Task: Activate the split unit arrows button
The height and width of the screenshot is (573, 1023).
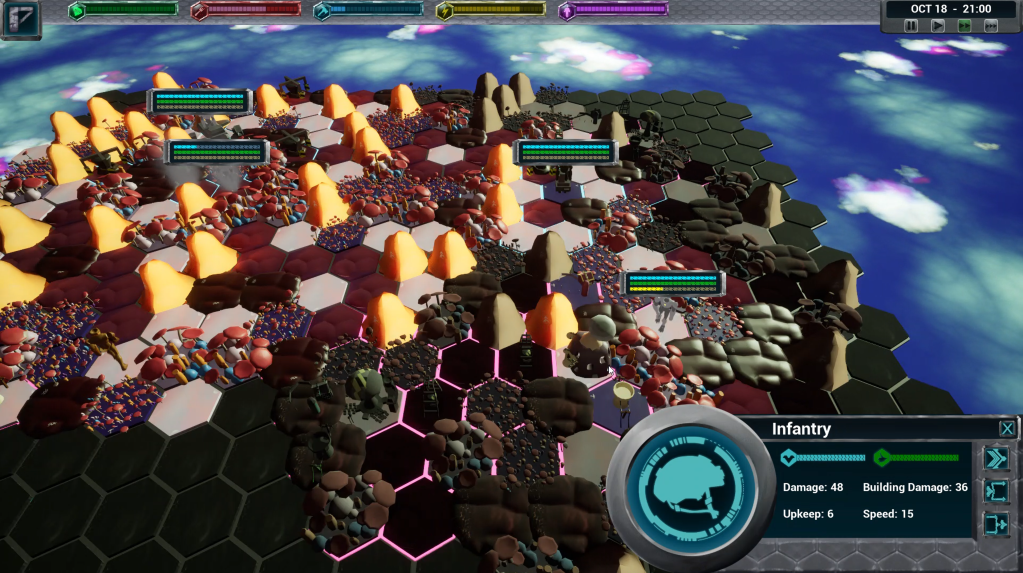Action: (996, 491)
